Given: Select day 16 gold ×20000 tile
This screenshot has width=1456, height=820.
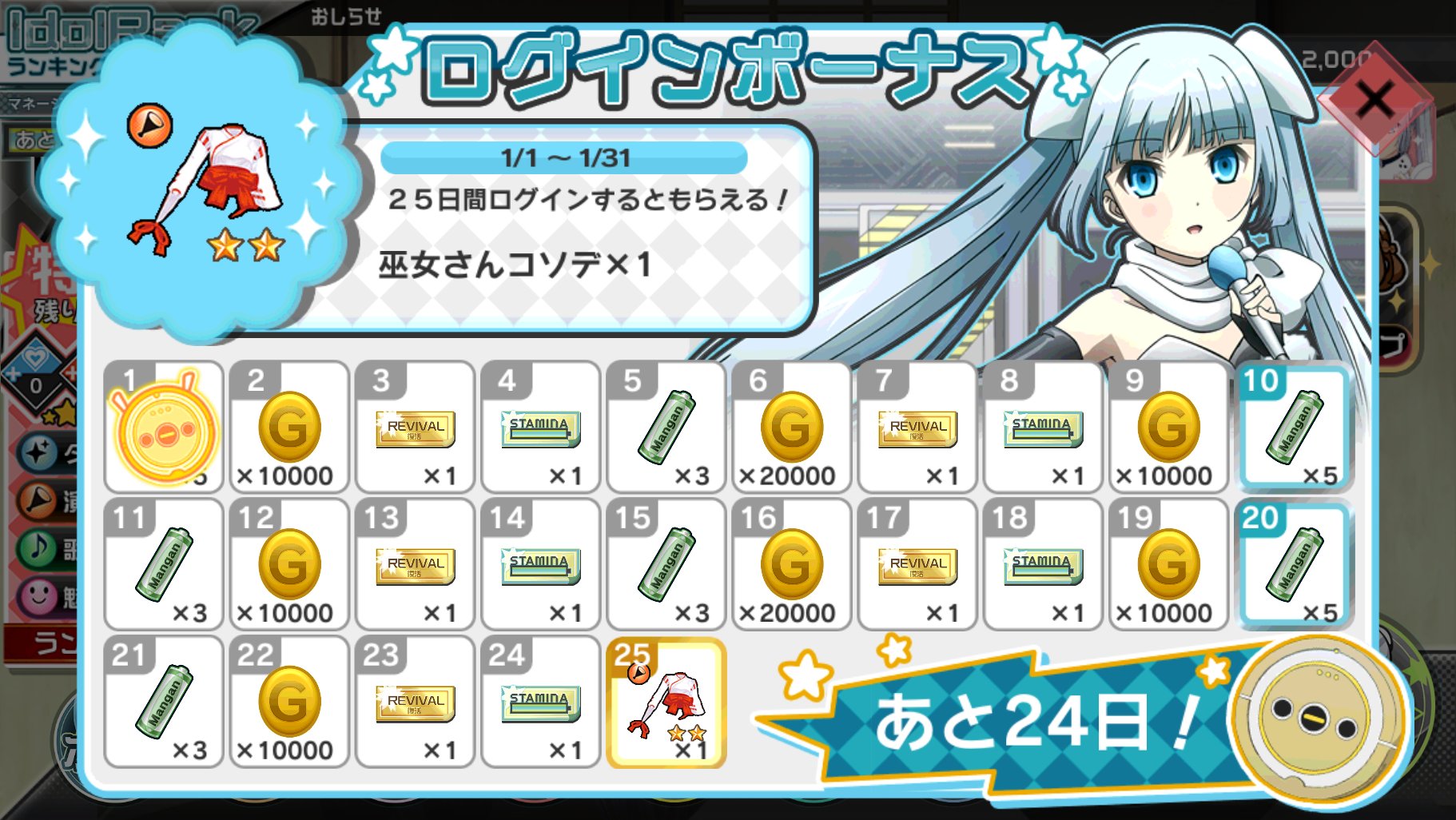Looking at the screenshot, I should (791, 564).
